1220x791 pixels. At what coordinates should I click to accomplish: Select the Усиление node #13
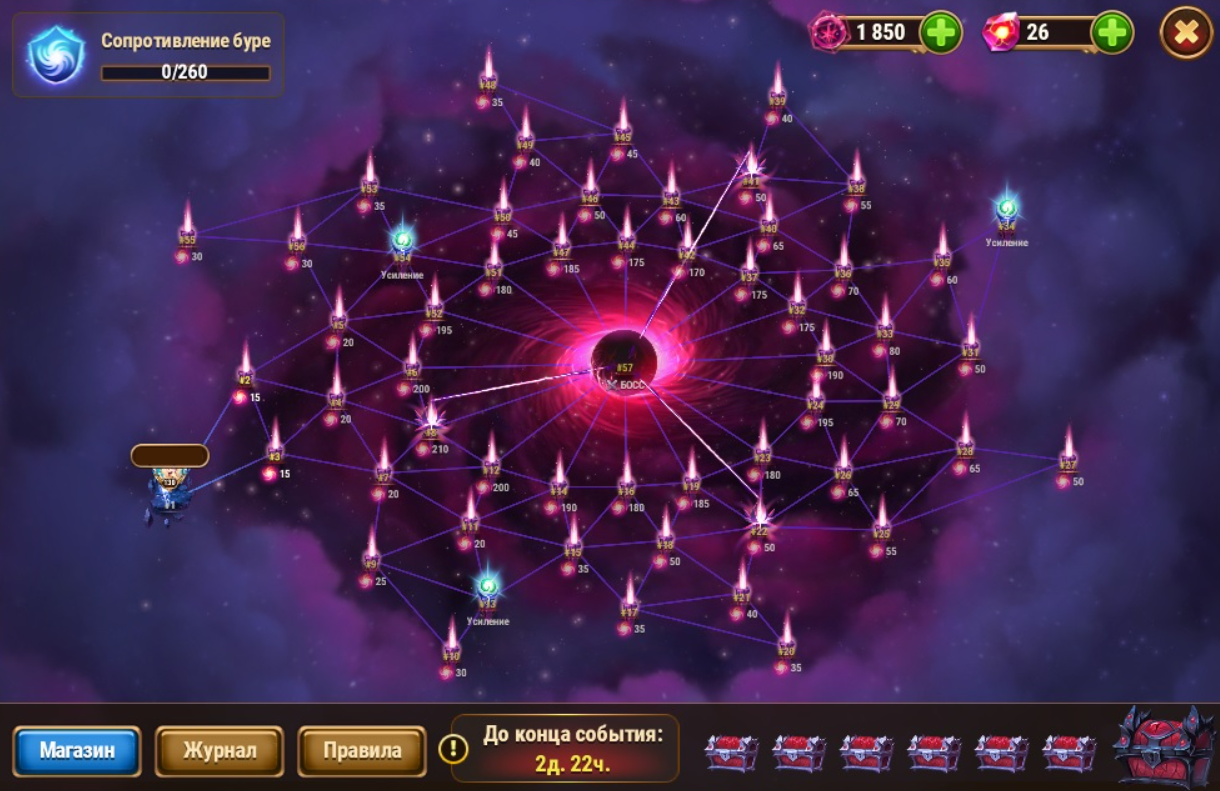coord(487,590)
